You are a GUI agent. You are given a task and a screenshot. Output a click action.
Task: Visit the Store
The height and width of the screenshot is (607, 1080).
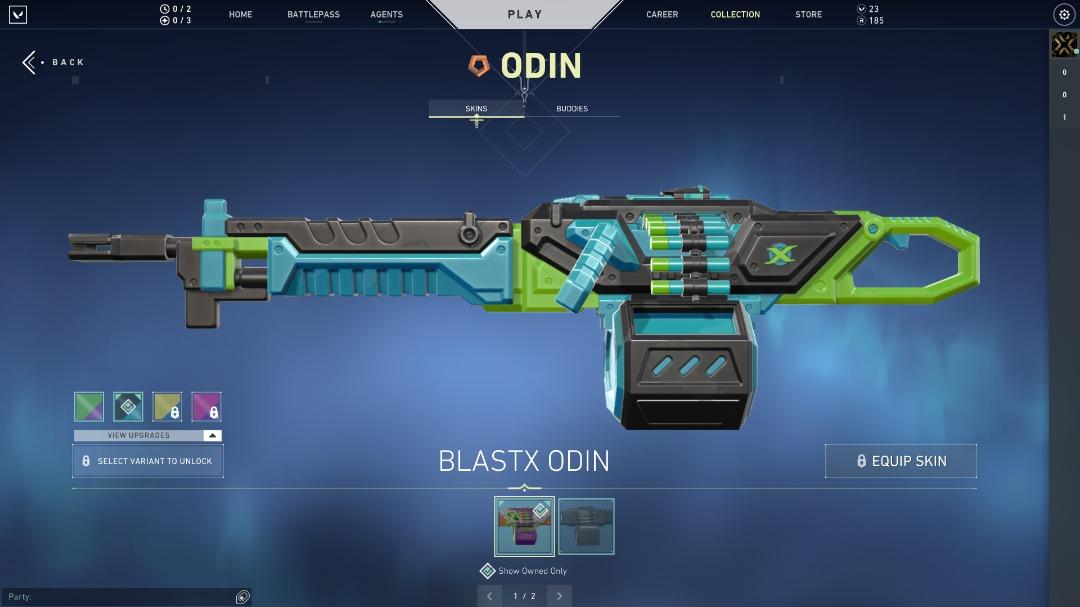[808, 15]
